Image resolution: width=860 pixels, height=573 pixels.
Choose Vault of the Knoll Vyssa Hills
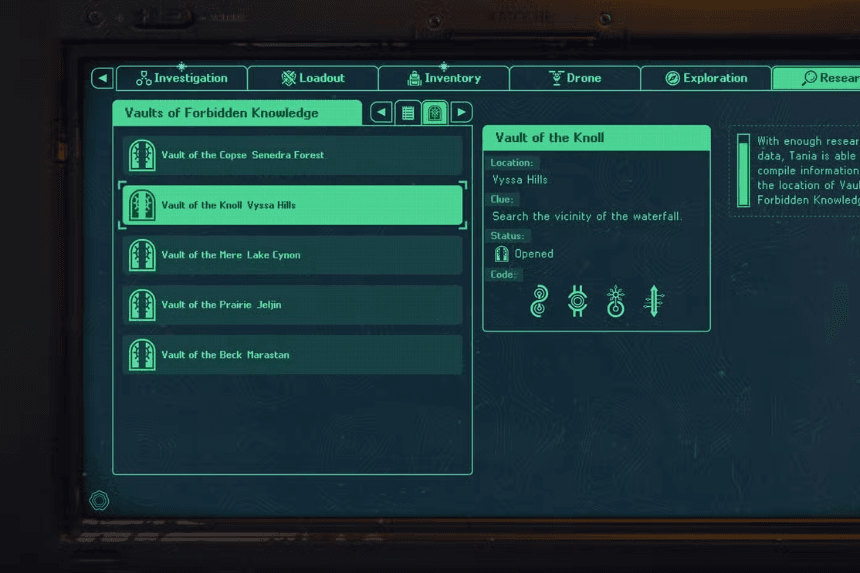[292, 205]
